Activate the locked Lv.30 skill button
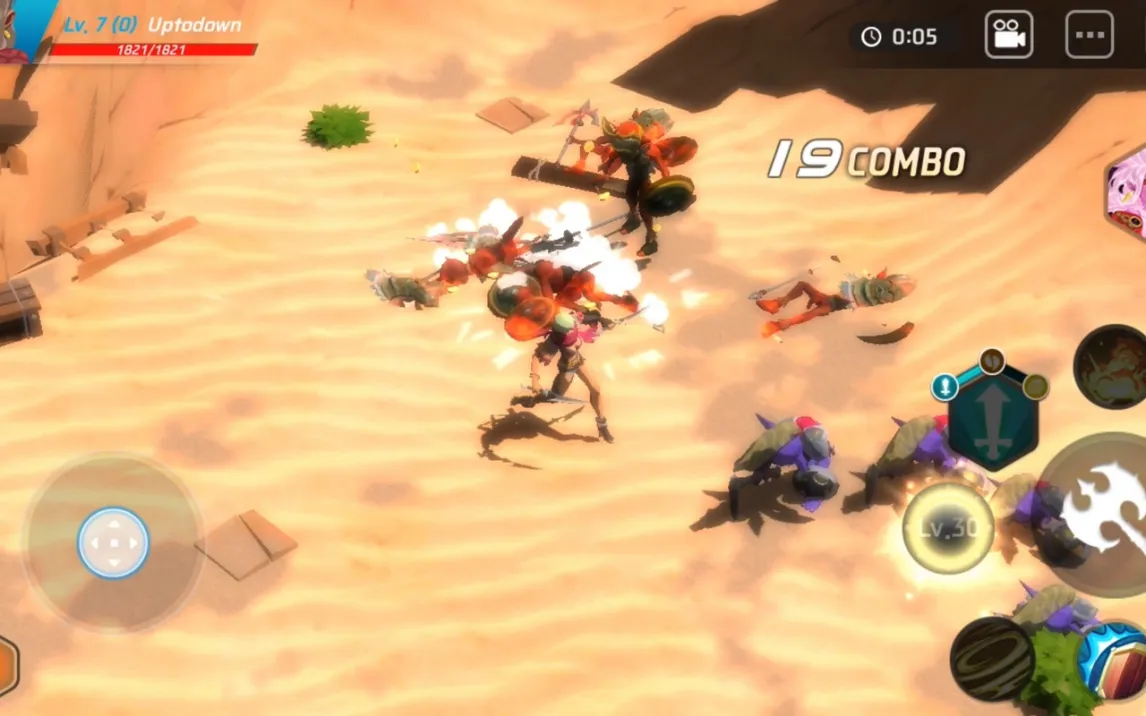The height and width of the screenshot is (716, 1146). pos(947,528)
